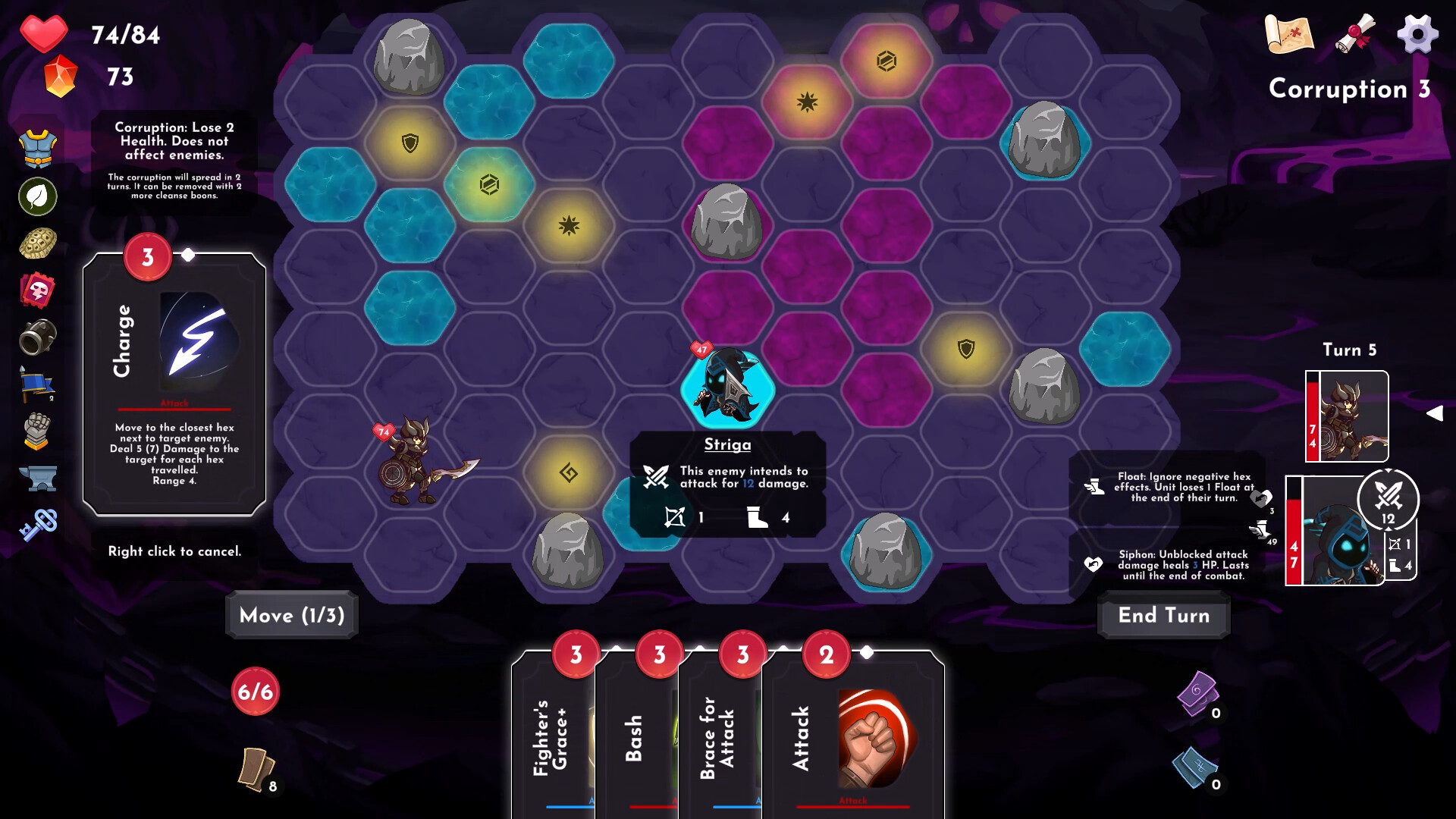Select the Bash card
Screen dimensions: 1456x819
coord(637,736)
